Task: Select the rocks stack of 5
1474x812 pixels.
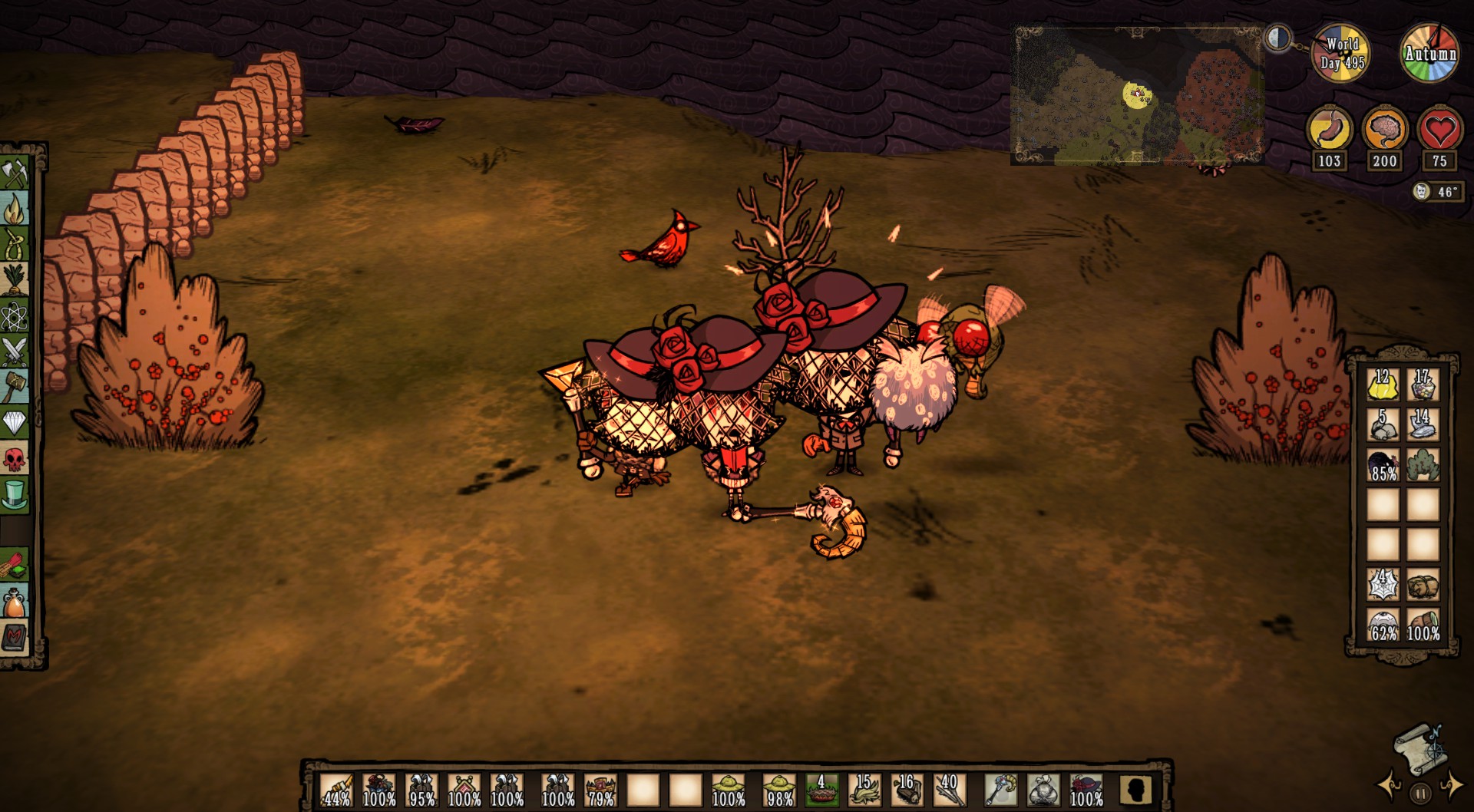Action: tap(1383, 424)
